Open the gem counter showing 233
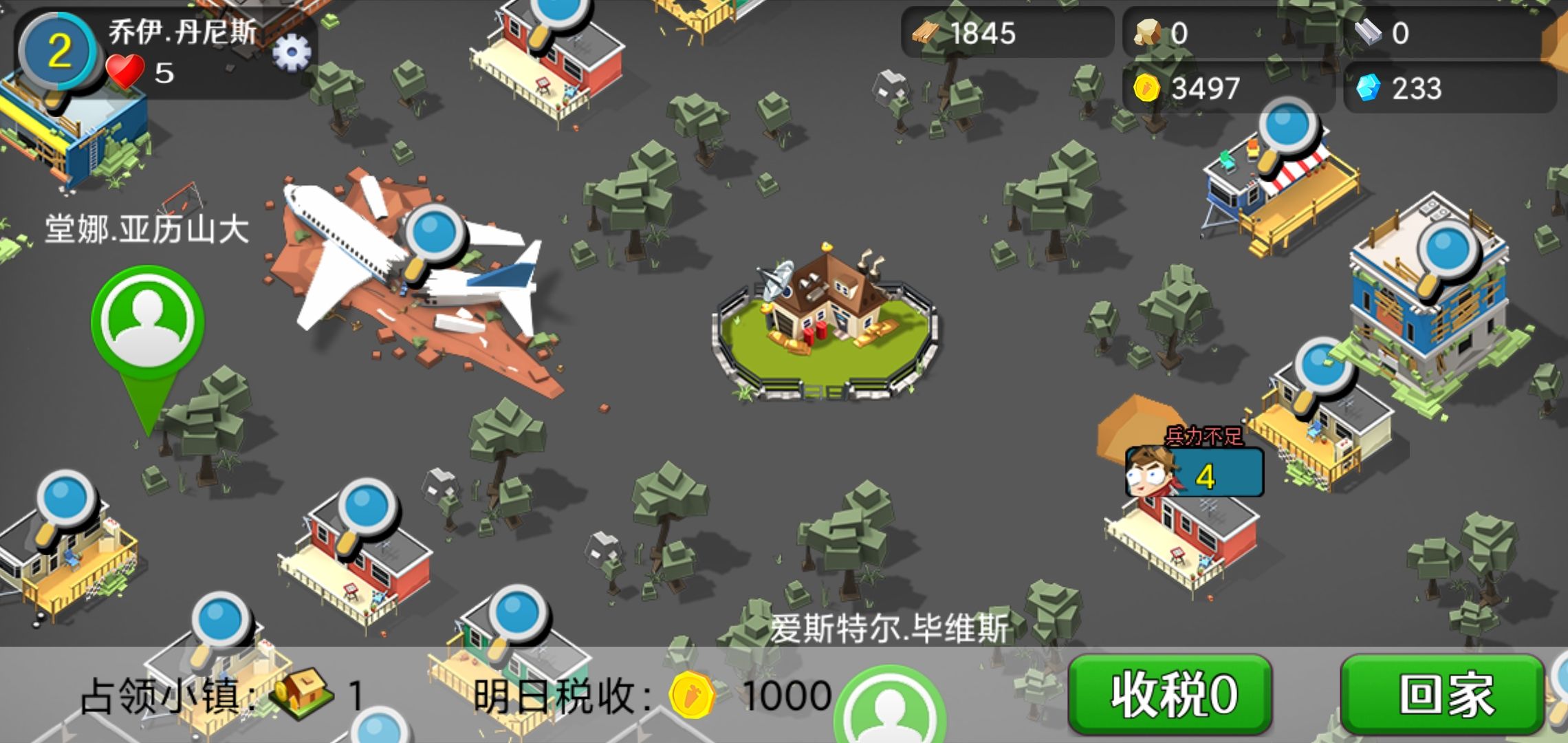Viewport: 1568px width, 743px height. pyautogui.click(x=1406, y=86)
